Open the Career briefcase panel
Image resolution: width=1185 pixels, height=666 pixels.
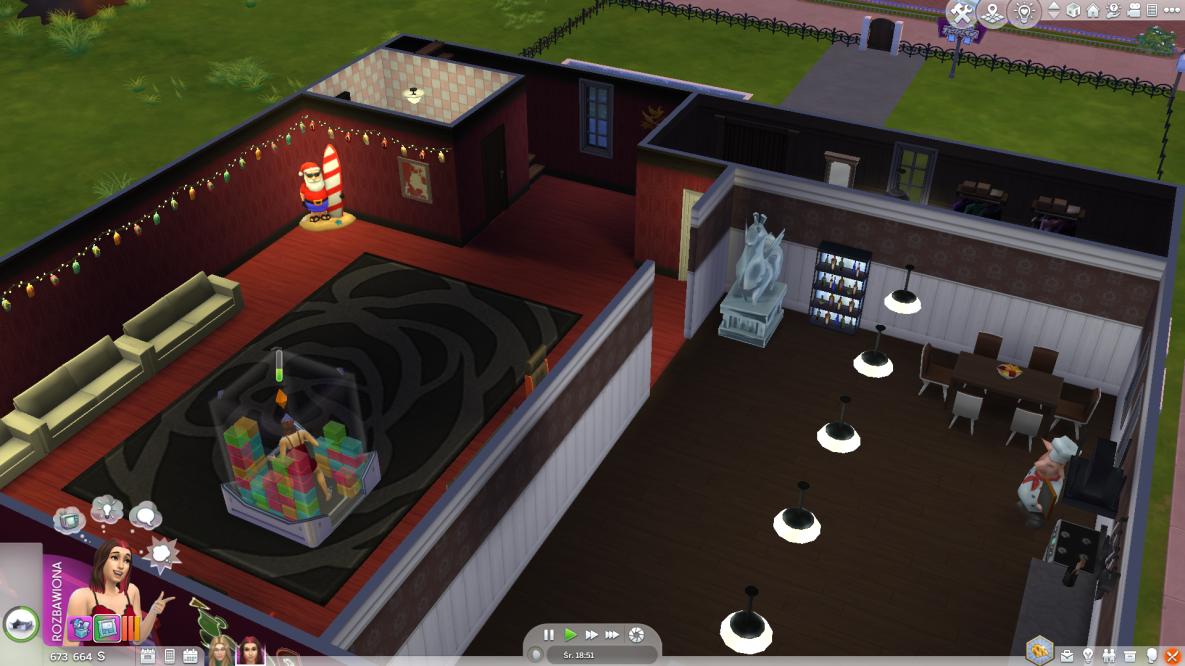(1067, 656)
